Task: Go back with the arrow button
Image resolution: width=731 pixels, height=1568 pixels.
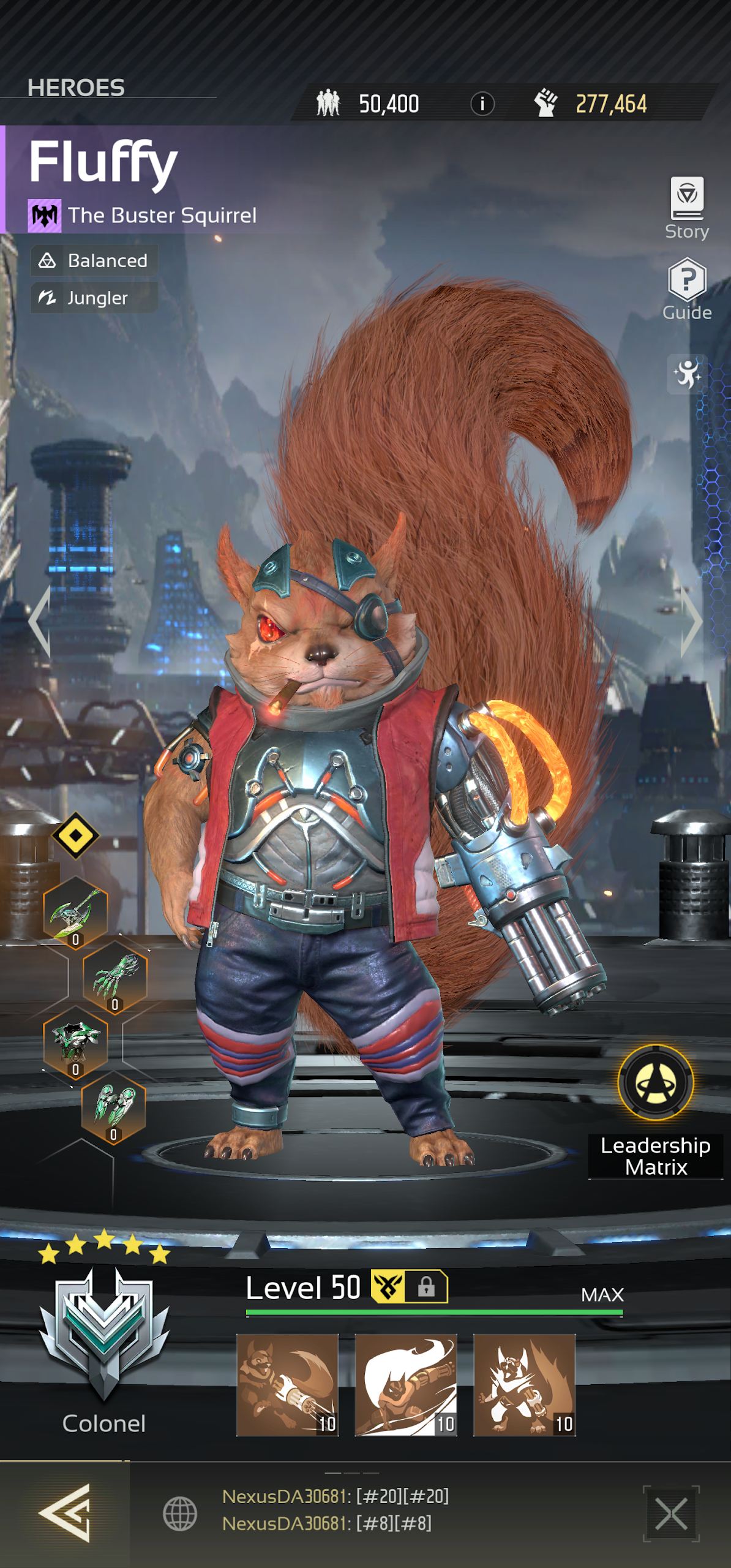Action: point(65,1513)
